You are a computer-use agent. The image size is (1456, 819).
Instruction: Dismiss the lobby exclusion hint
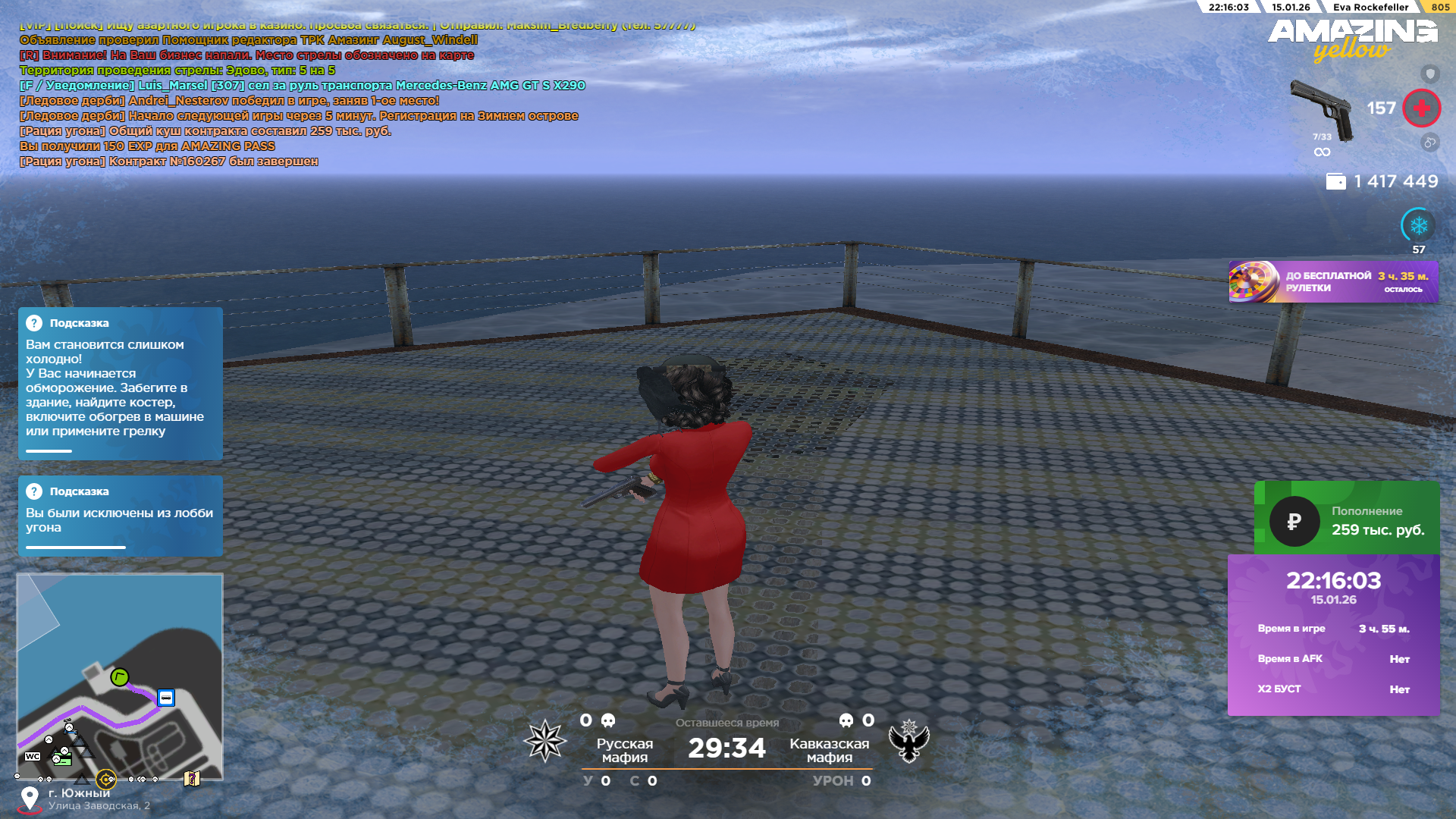coord(120,516)
